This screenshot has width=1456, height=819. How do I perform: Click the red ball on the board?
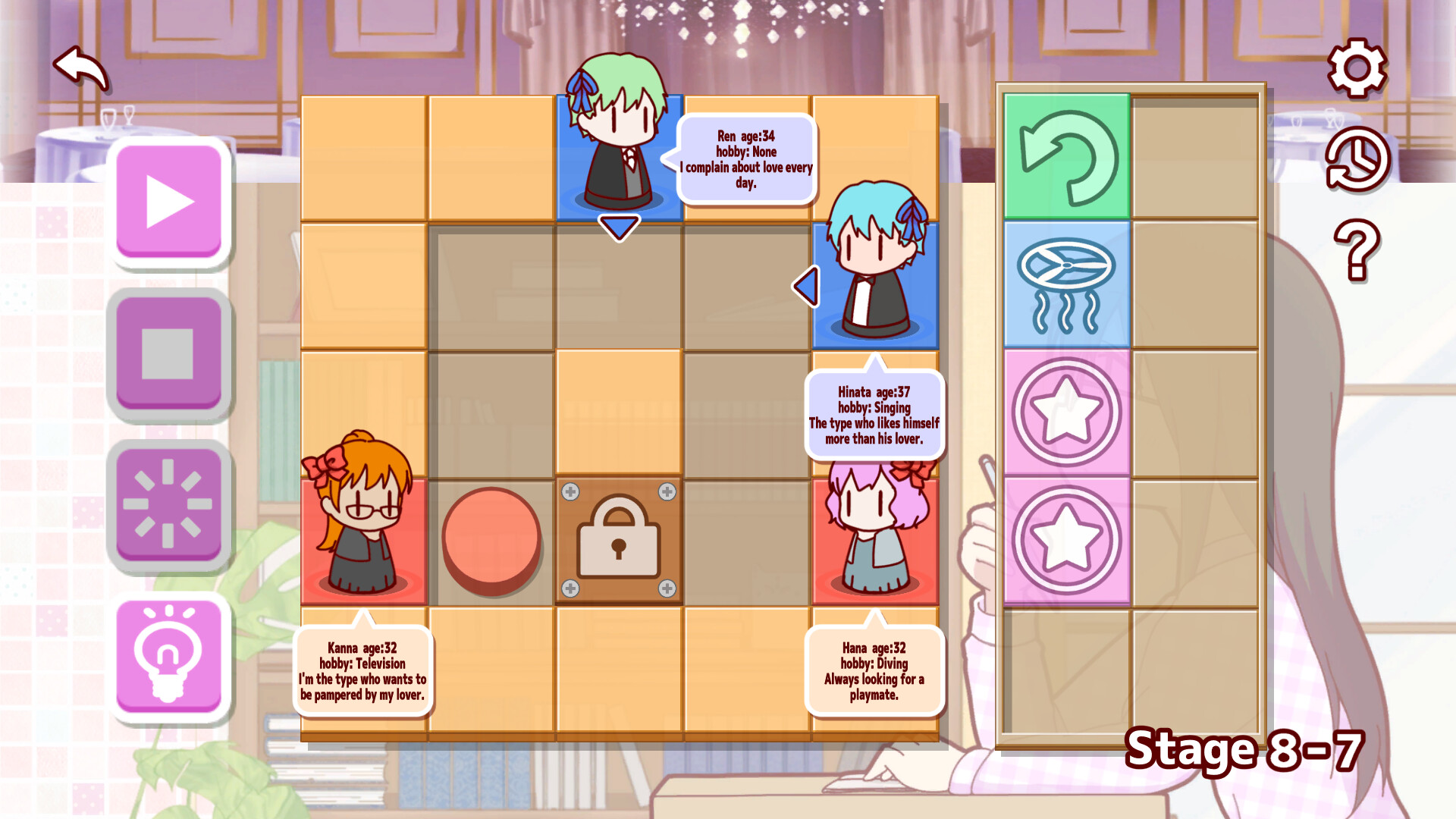click(x=493, y=541)
